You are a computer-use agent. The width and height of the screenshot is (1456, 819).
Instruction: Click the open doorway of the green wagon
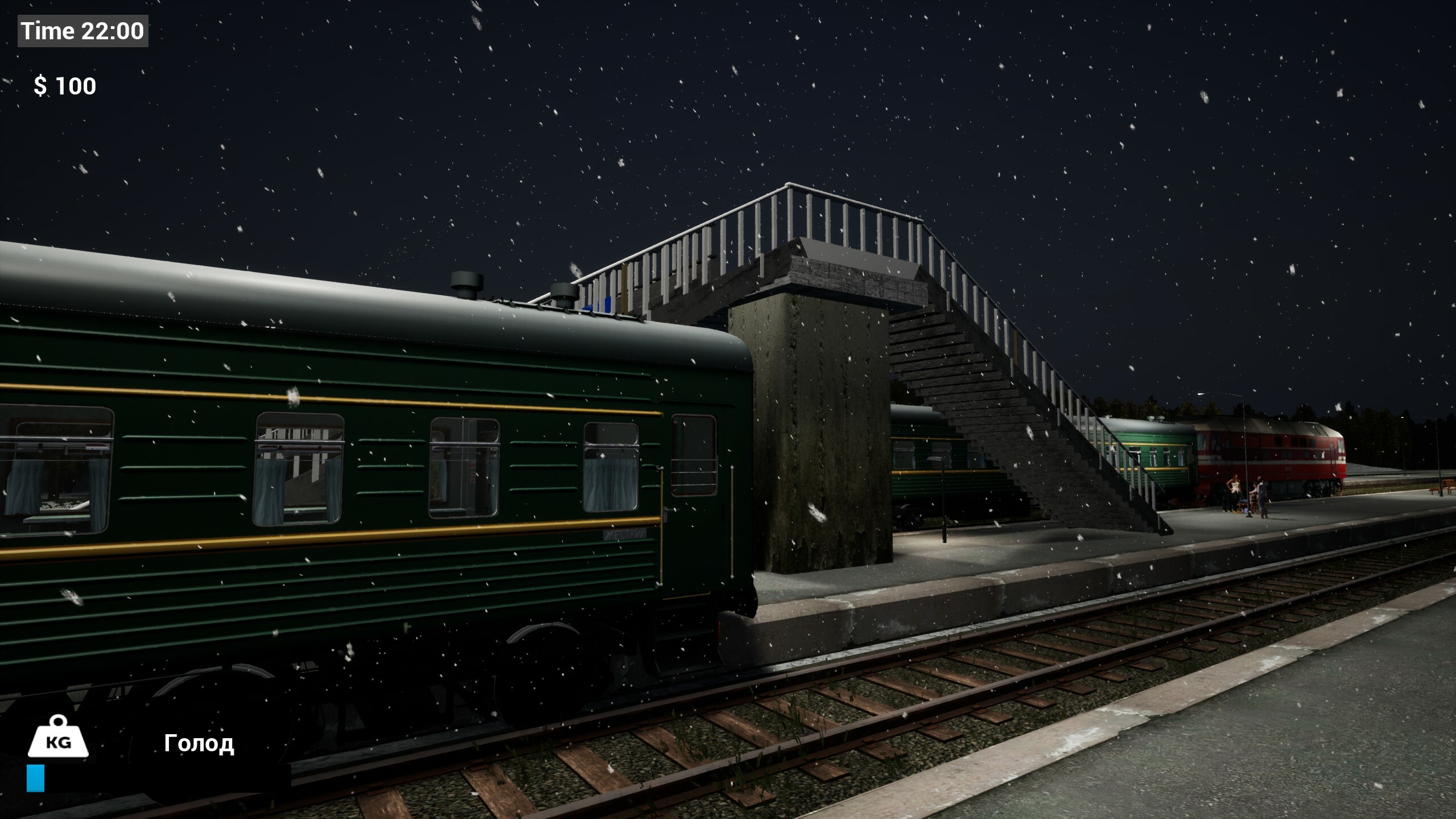(694, 495)
